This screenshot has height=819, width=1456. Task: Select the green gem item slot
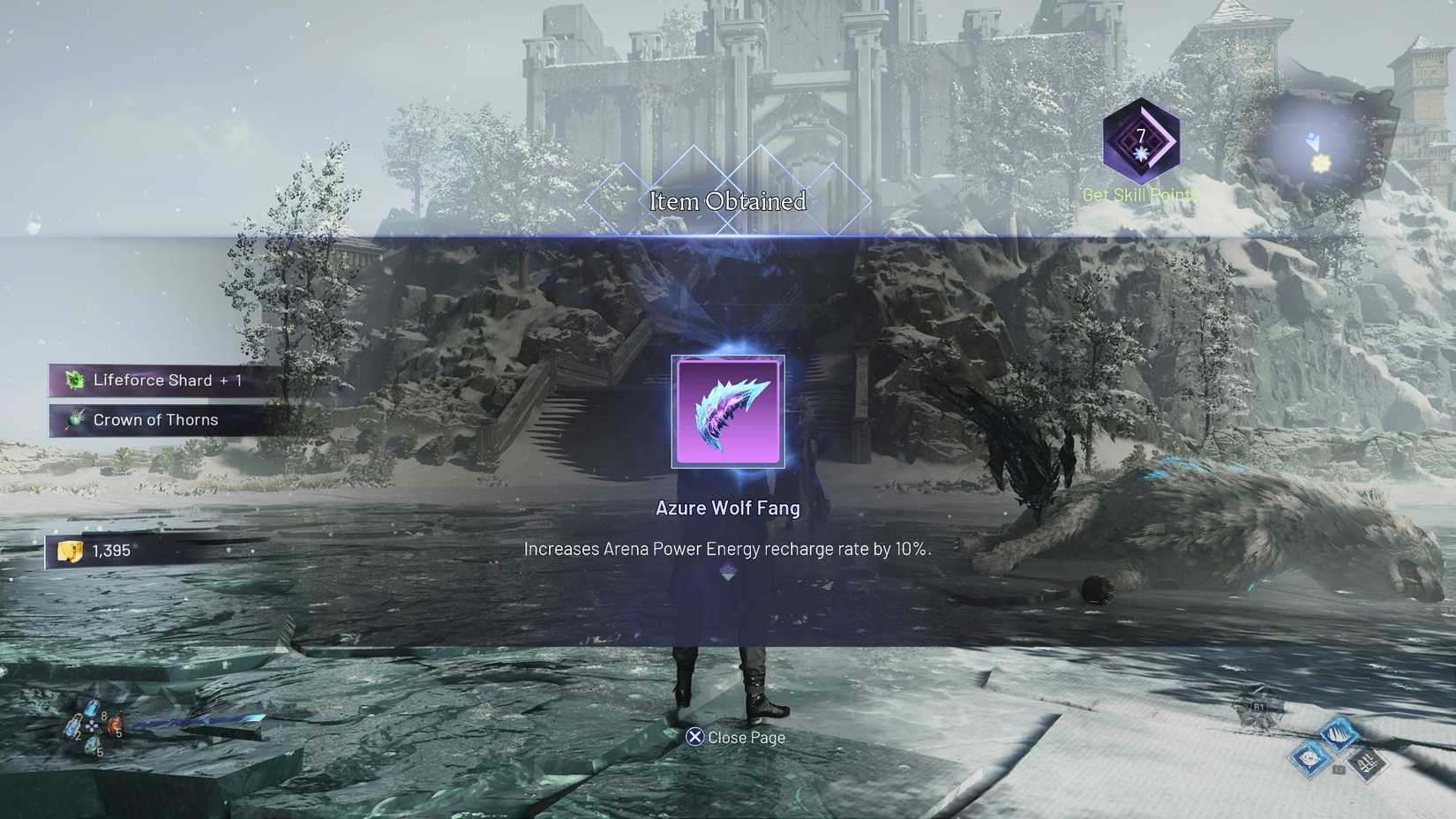point(93,746)
